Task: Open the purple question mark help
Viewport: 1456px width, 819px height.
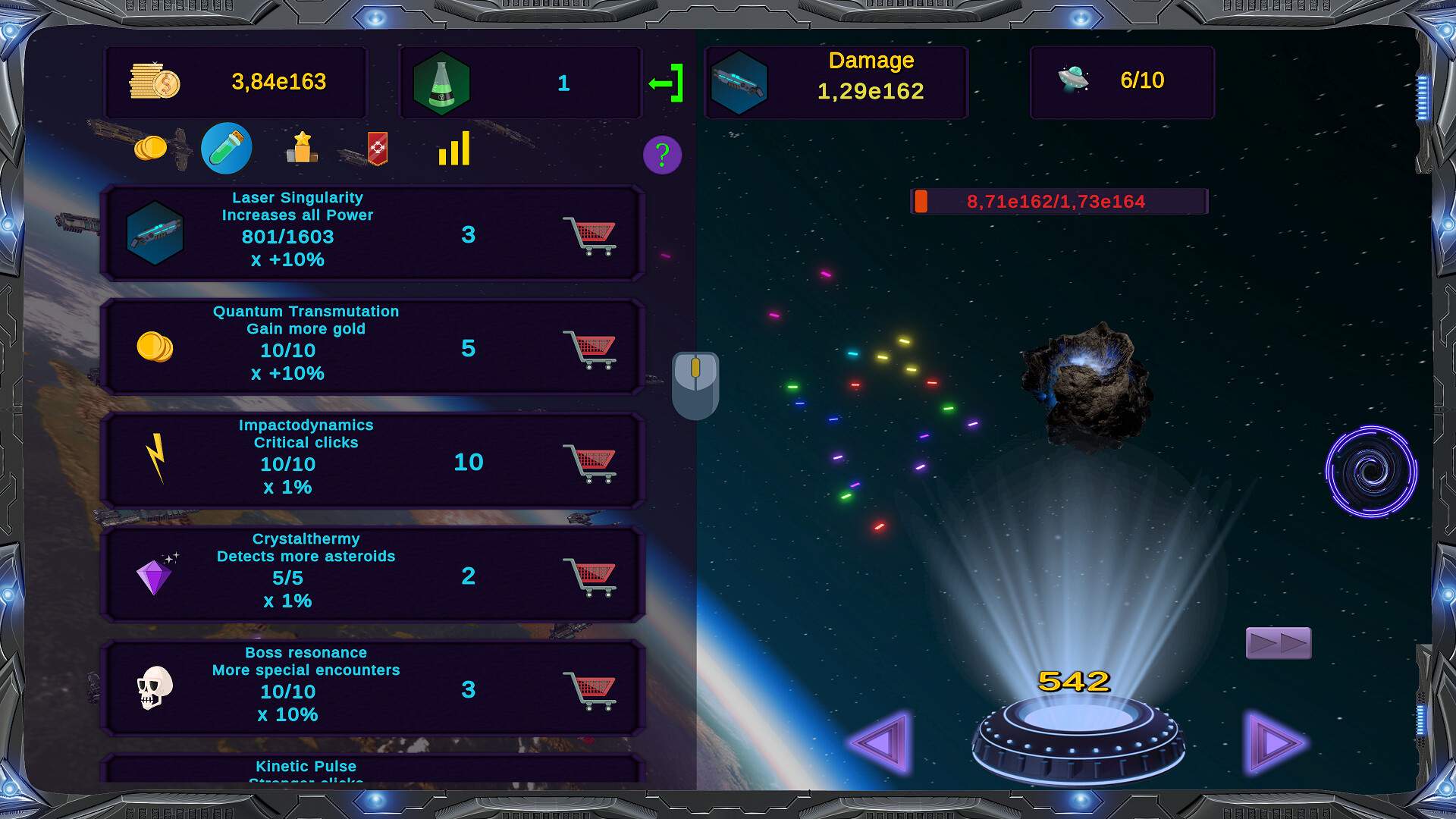Action: 662,155
